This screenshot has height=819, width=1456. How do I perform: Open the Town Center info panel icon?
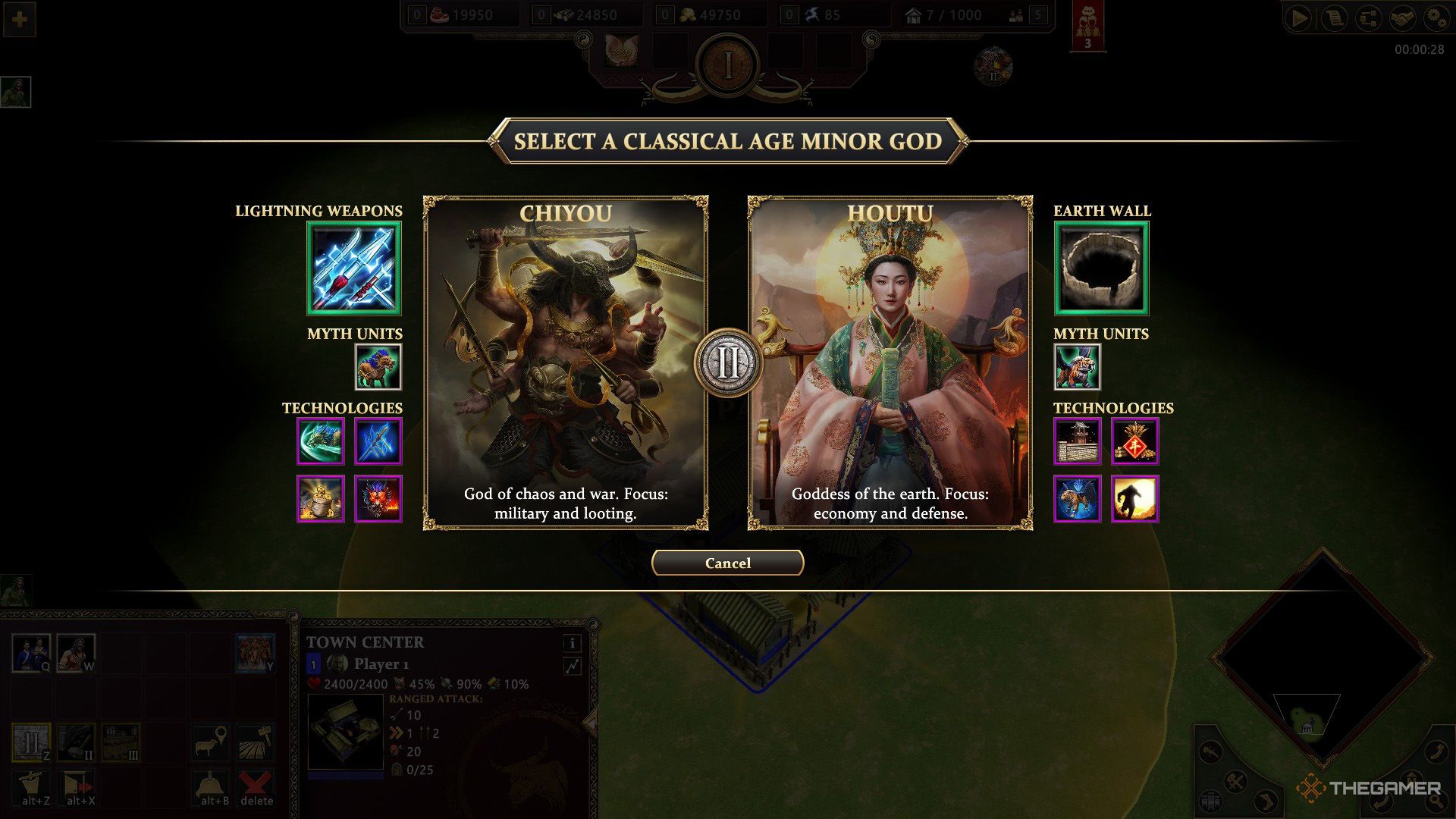[x=573, y=643]
